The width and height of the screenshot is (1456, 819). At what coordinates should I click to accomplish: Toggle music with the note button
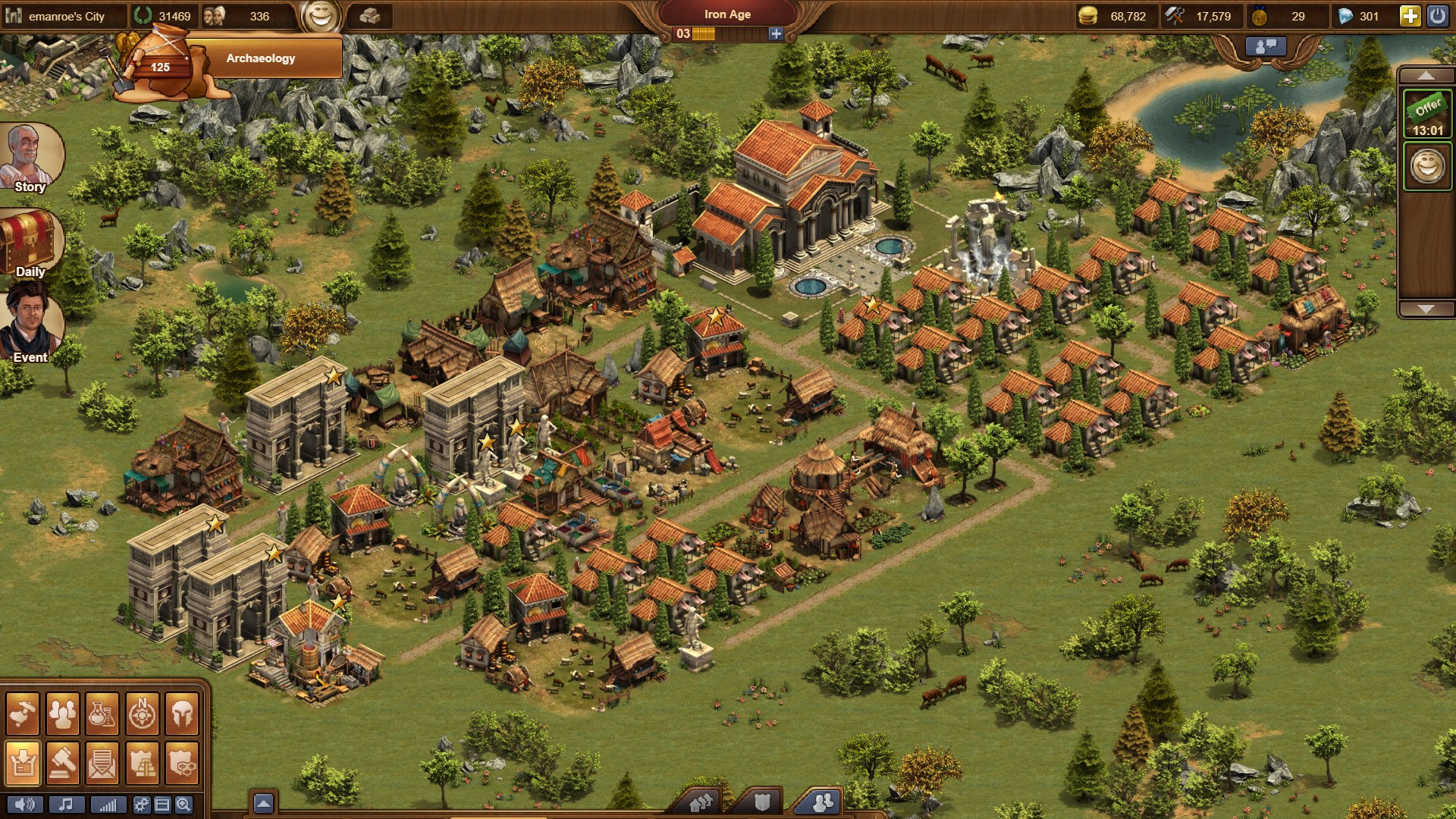pyautogui.click(x=66, y=805)
